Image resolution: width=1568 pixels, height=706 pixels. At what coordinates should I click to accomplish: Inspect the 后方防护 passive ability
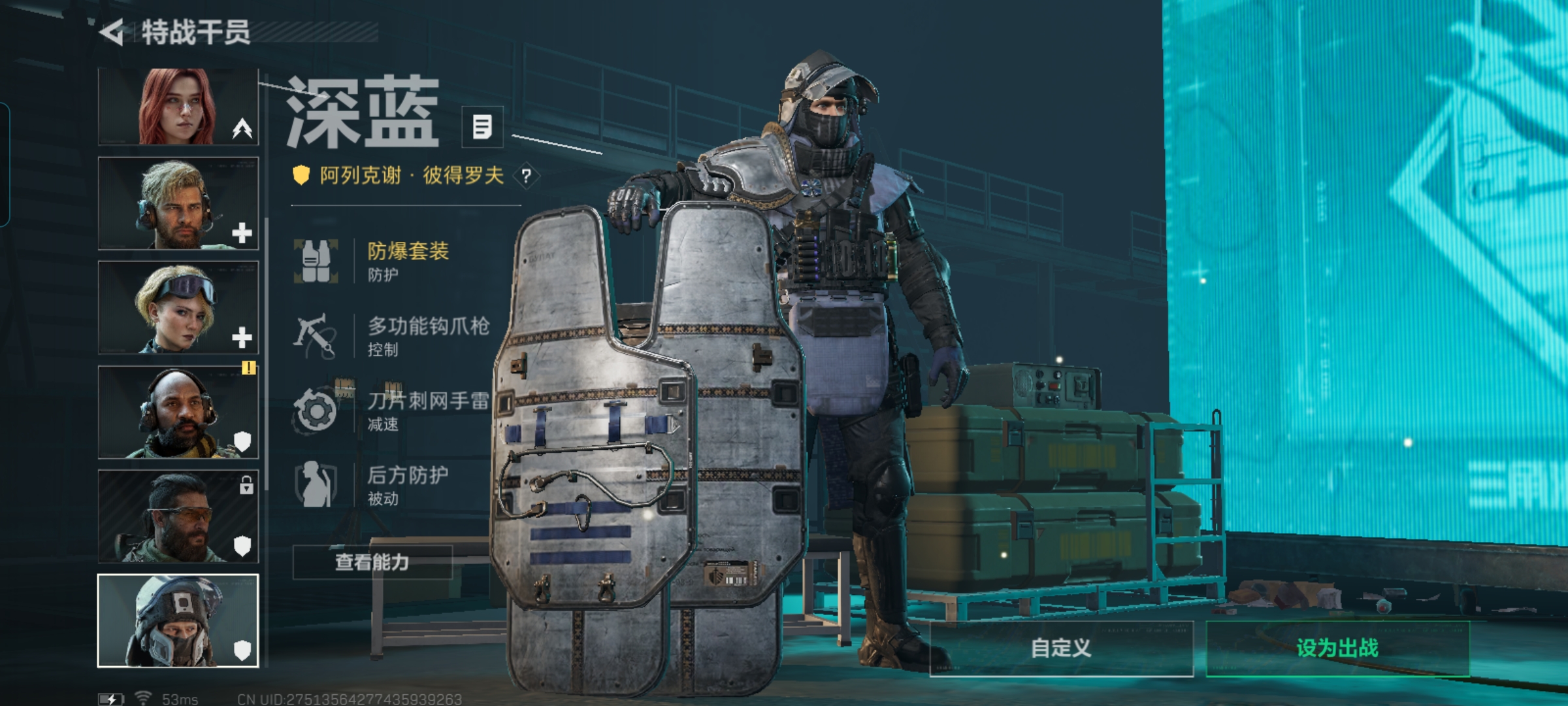392,484
